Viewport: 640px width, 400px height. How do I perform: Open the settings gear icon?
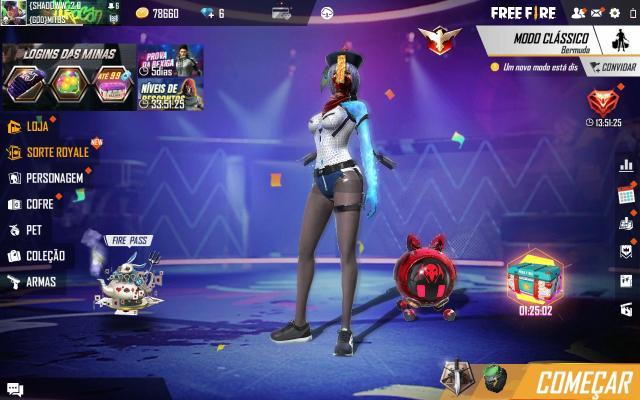click(x=615, y=13)
